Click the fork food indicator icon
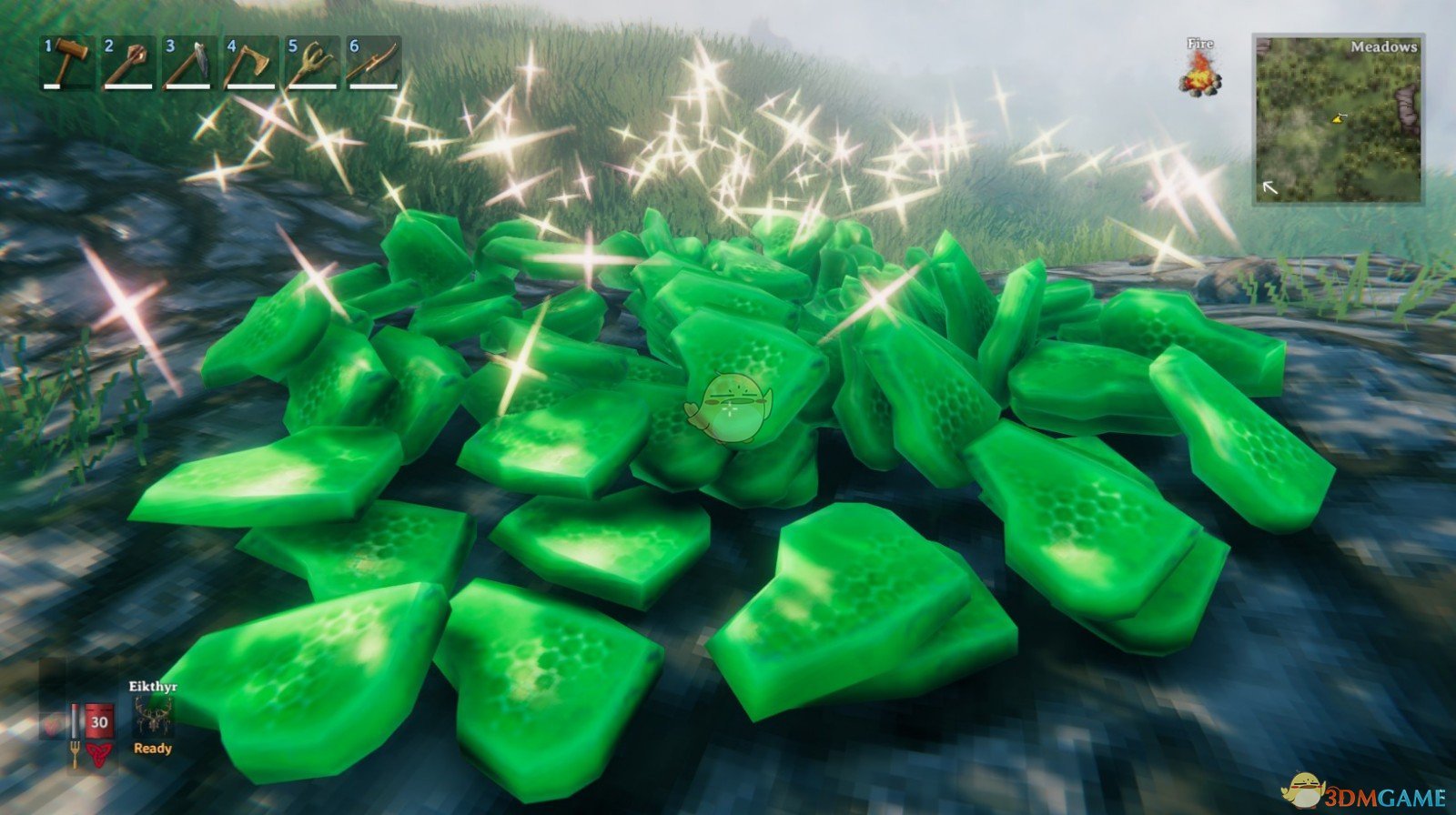This screenshot has height=815, width=1456. tap(76, 751)
